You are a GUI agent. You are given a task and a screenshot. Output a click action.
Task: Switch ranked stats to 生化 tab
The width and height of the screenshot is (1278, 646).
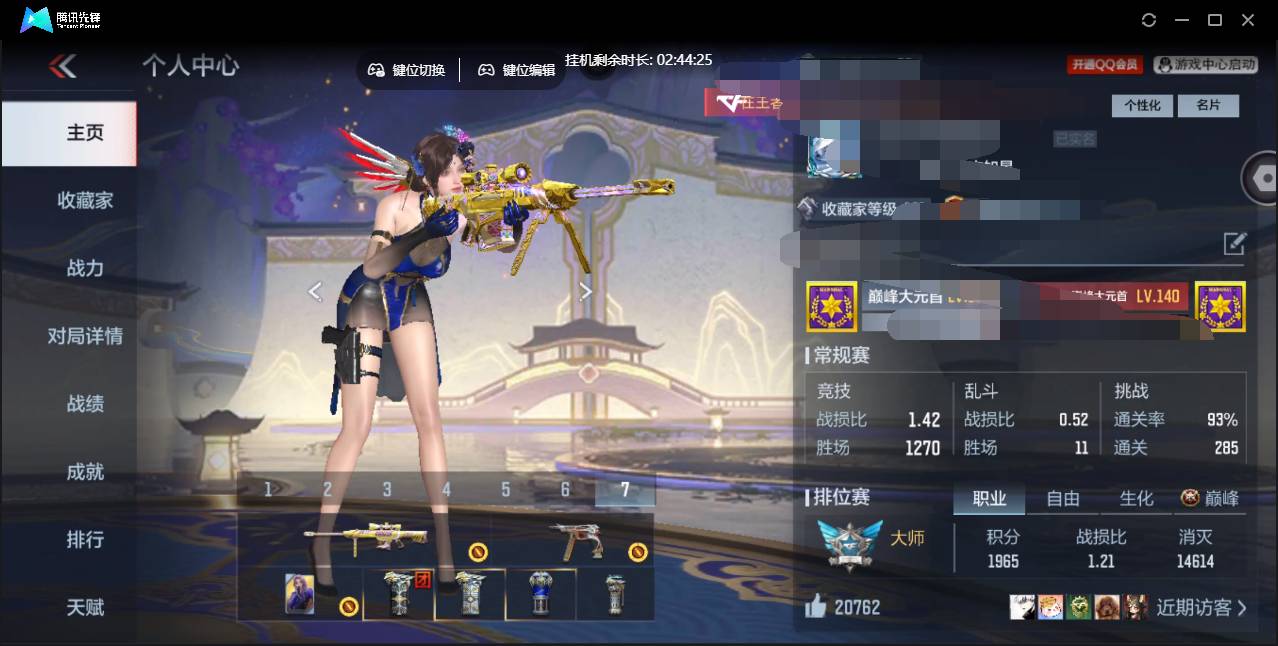1136,498
